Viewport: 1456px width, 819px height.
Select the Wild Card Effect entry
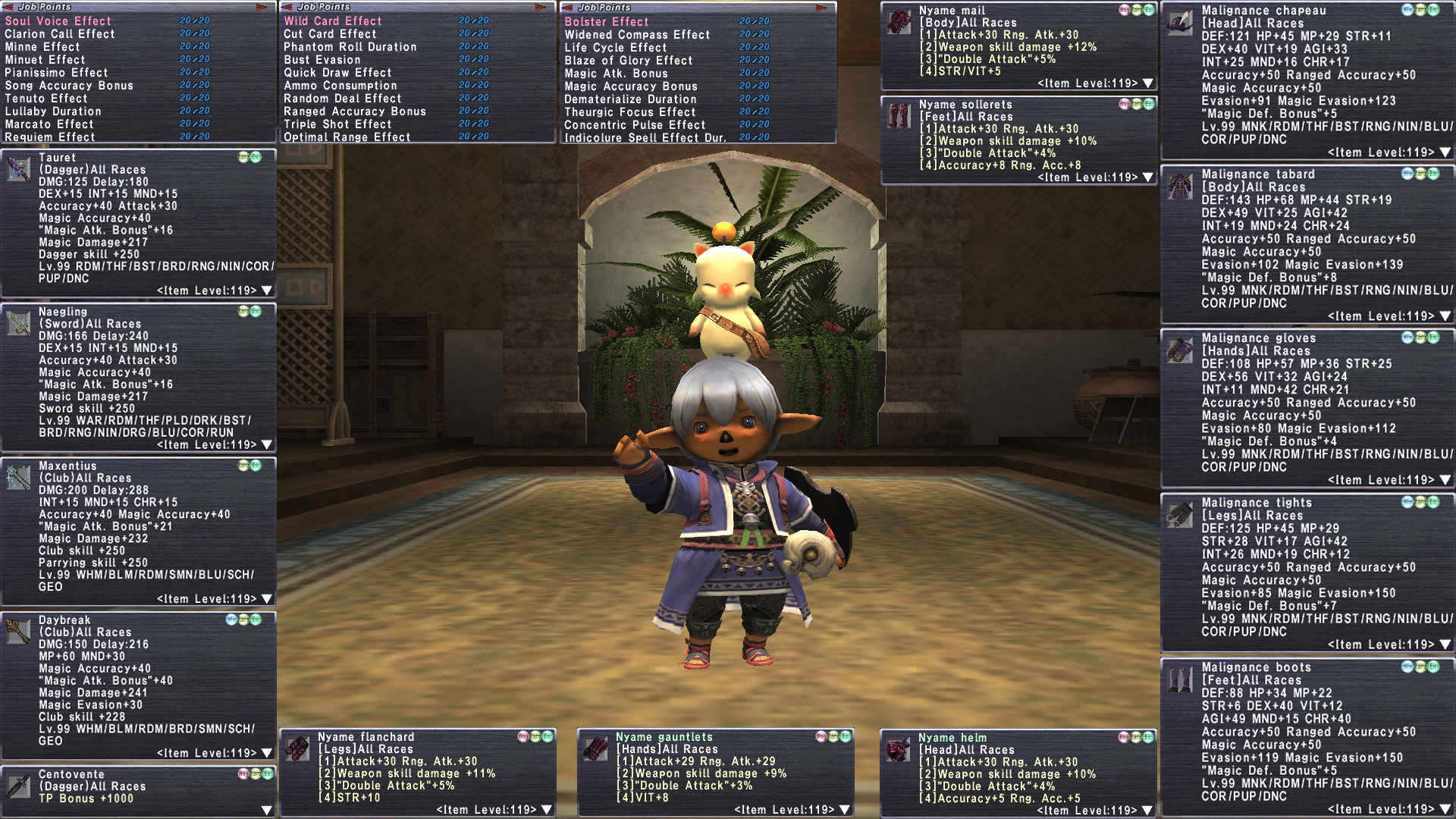333,21
